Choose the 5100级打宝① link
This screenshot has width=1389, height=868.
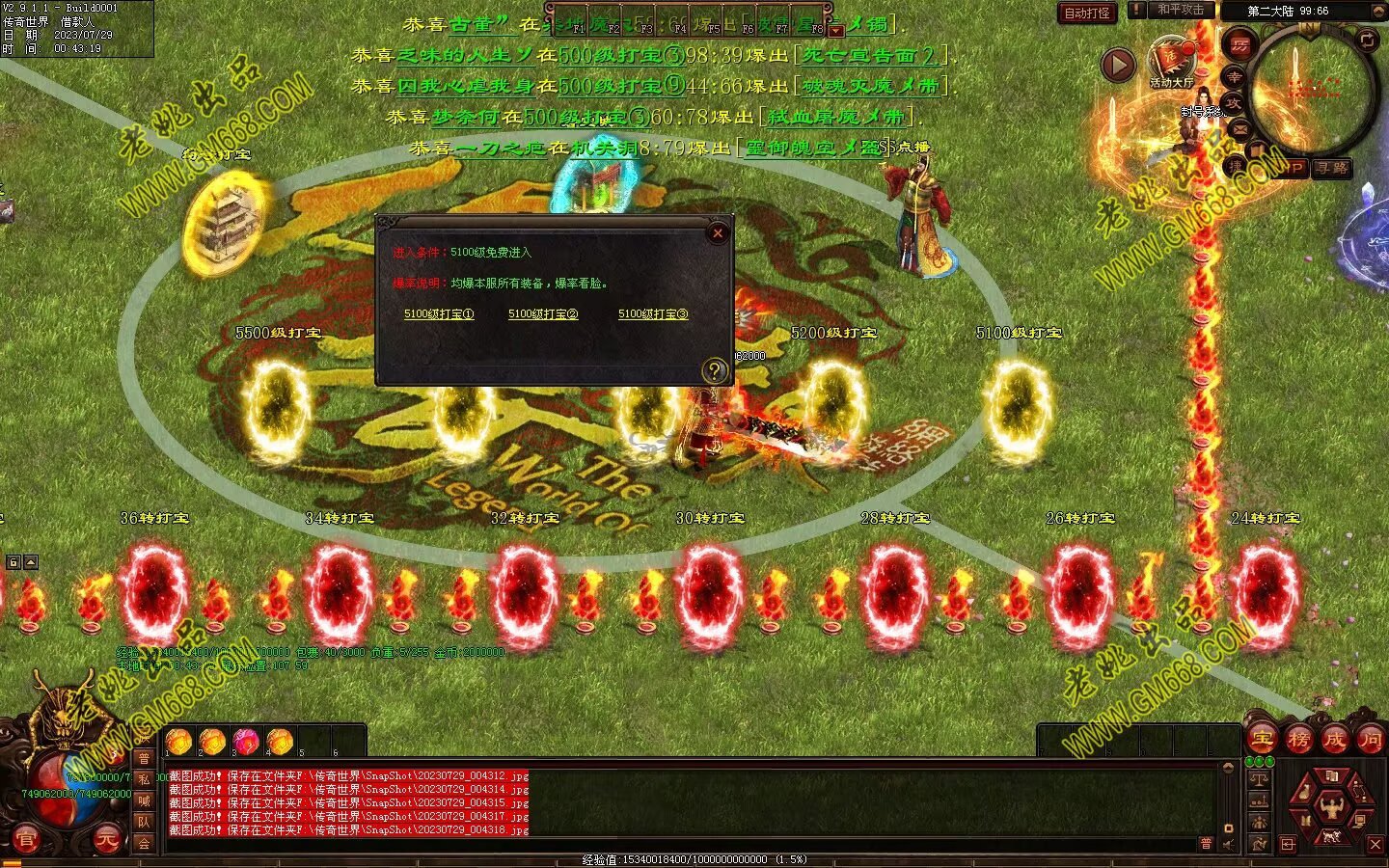439,313
